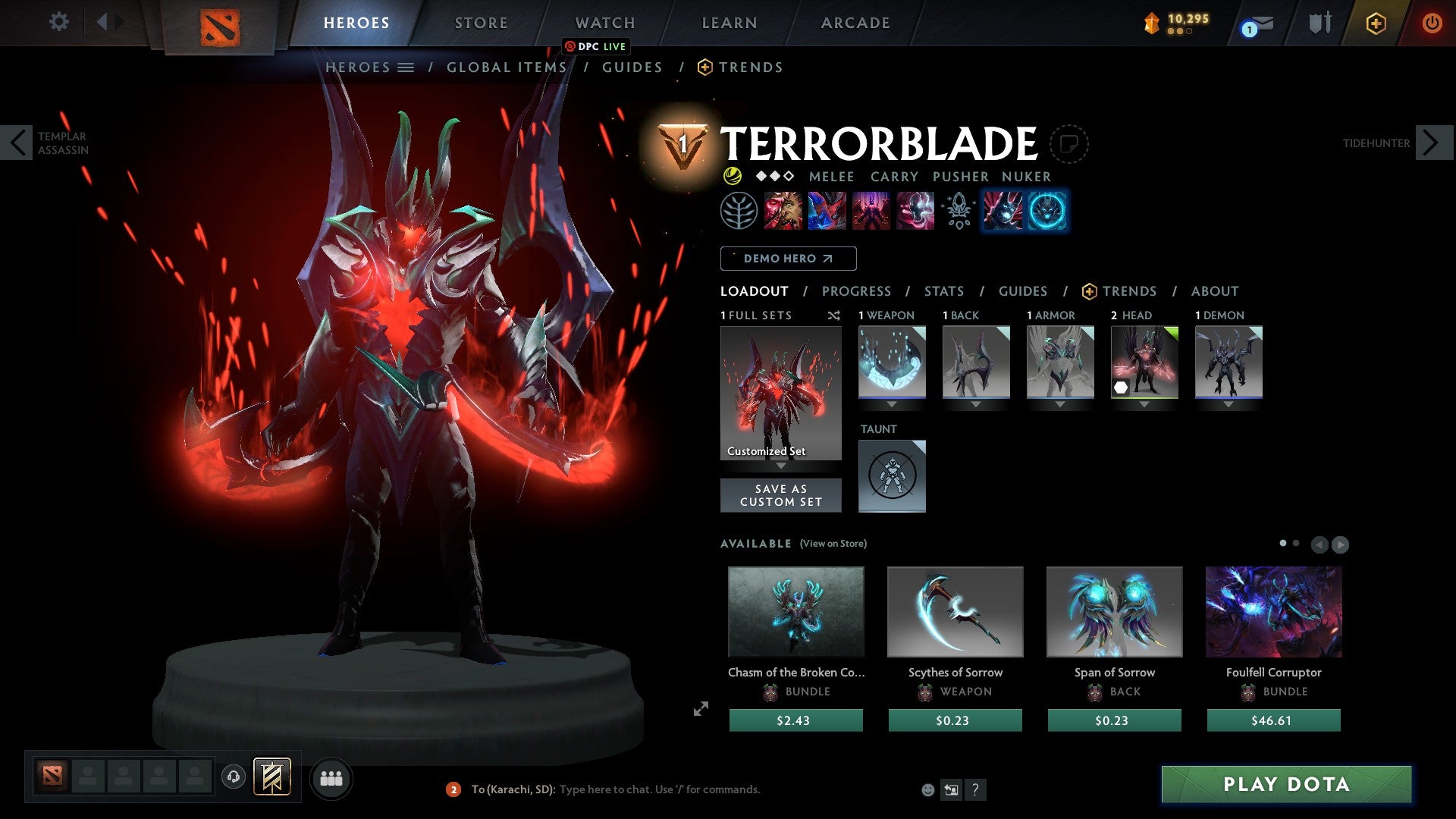
Task: Expand the WEAPON slot dropdown chevron
Action: coord(892,405)
